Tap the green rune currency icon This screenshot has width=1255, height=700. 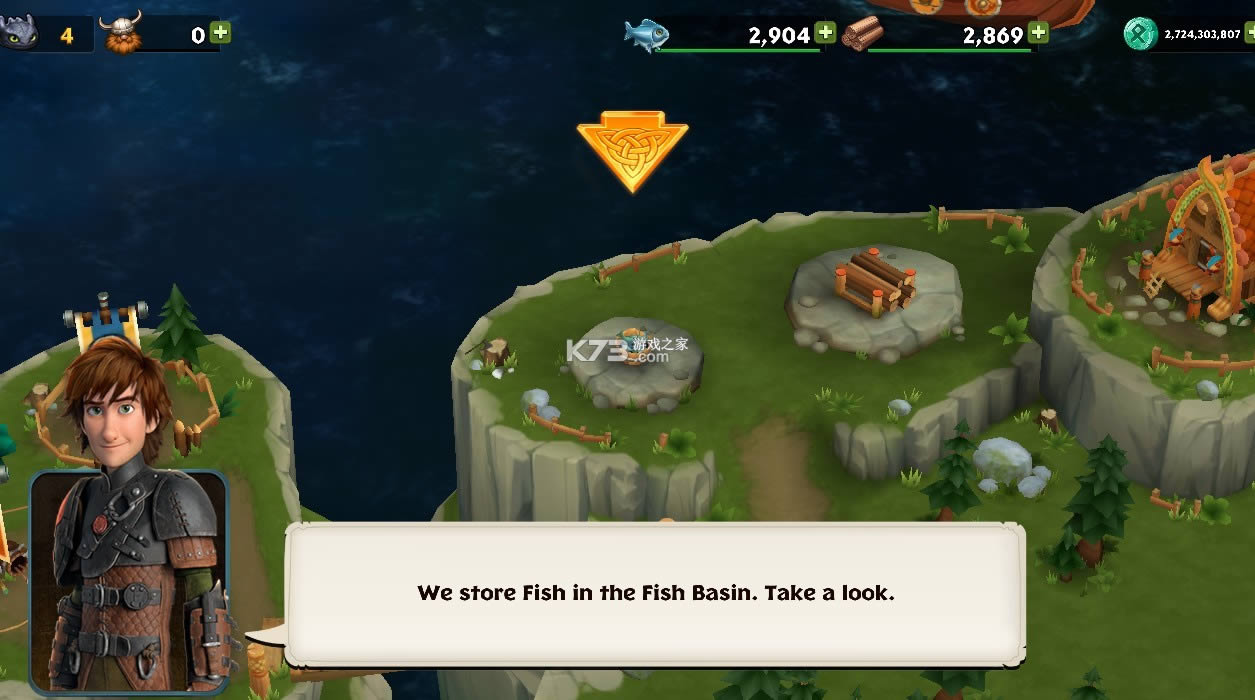point(1140,34)
